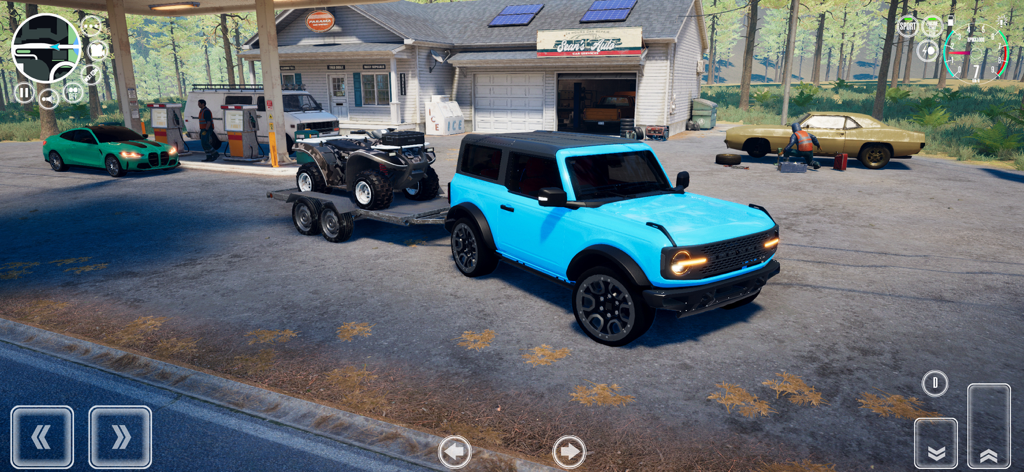Tap the round gear selector button
Screen dimensions: 1024x472
[935, 382]
